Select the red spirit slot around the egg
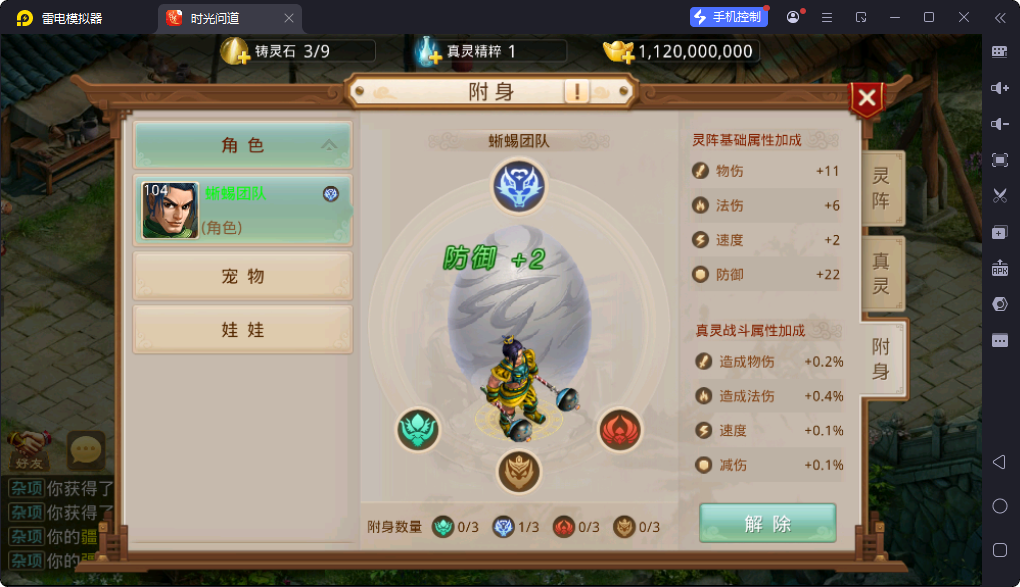Image resolution: width=1020 pixels, height=587 pixels. point(620,430)
